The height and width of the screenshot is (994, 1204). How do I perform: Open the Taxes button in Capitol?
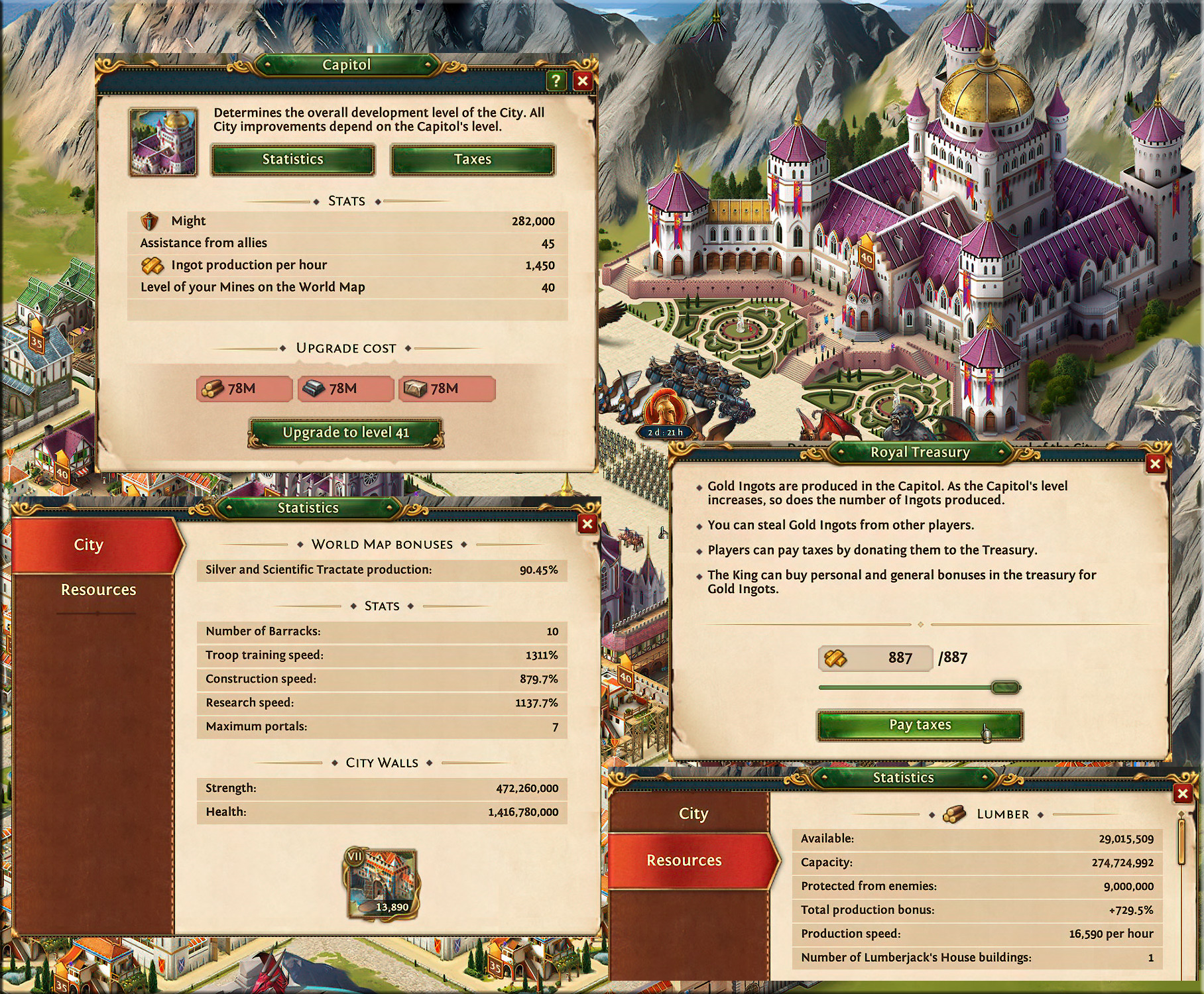[x=472, y=160]
